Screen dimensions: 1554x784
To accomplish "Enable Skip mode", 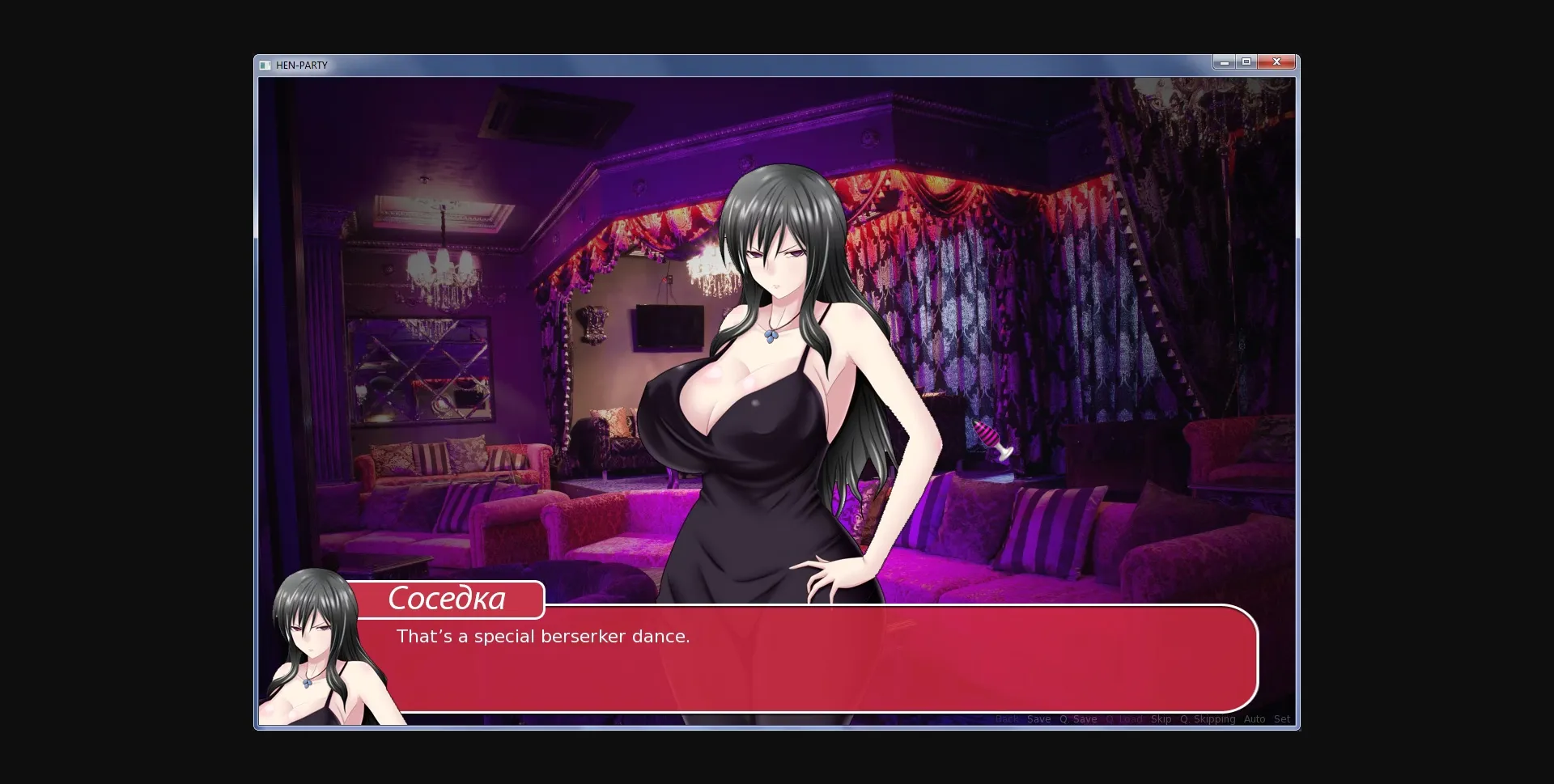I will (1162, 719).
